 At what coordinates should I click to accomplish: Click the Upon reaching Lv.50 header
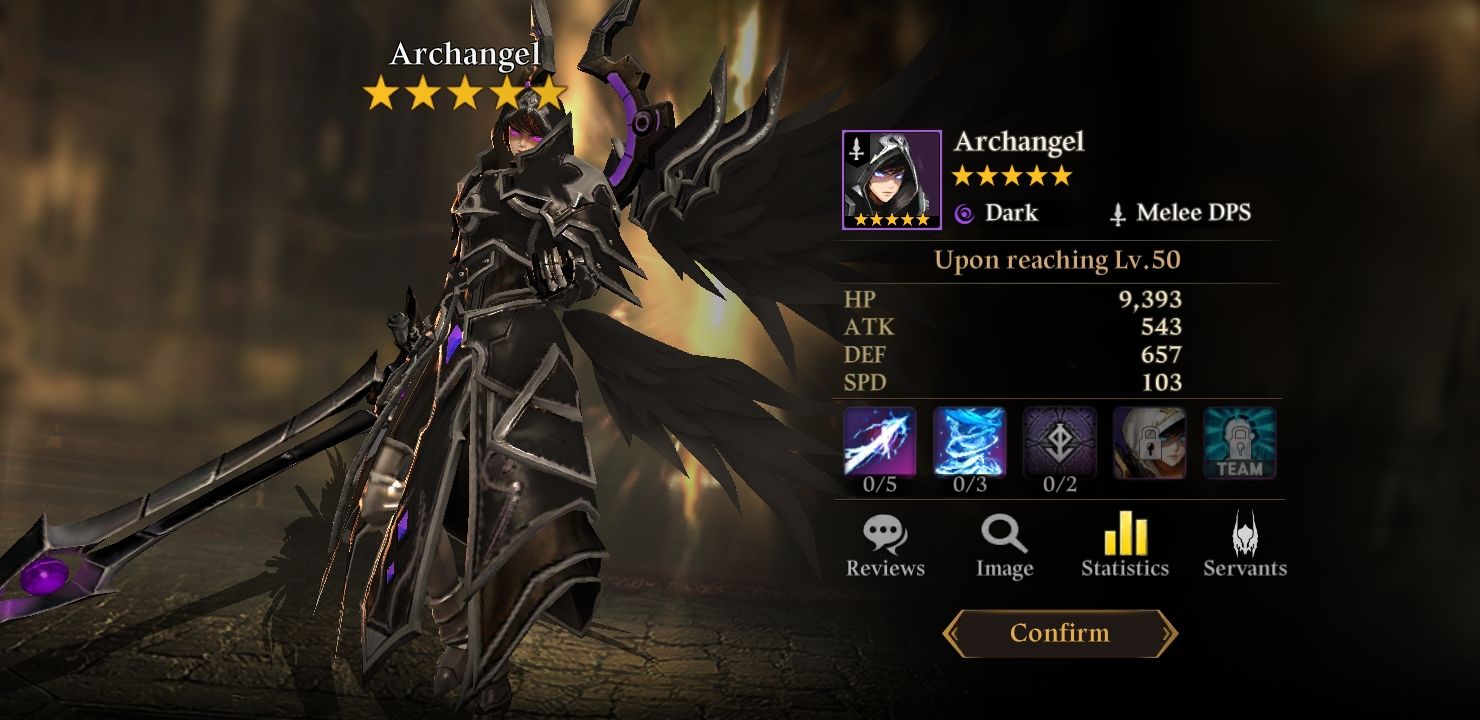pos(1058,260)
